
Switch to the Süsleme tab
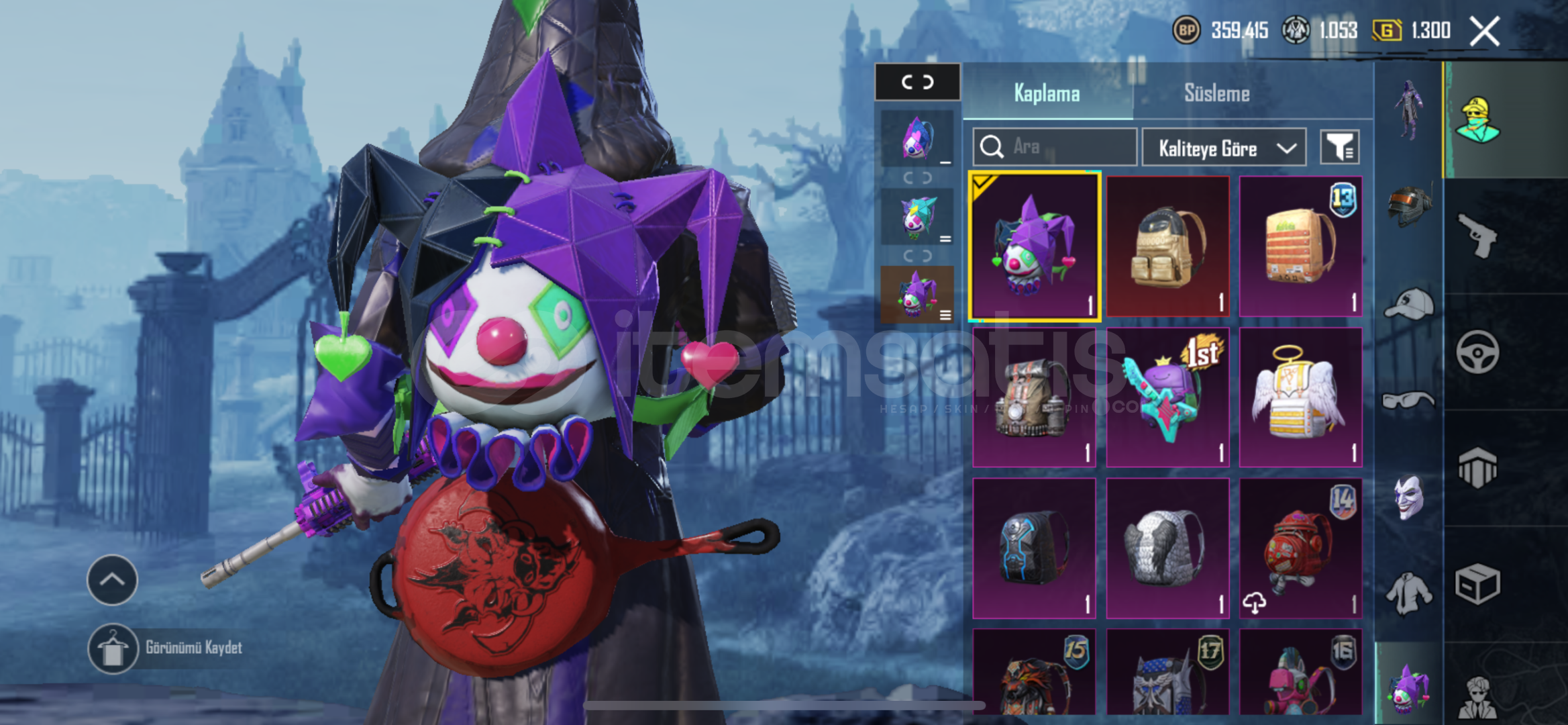tap(1216, 93)
